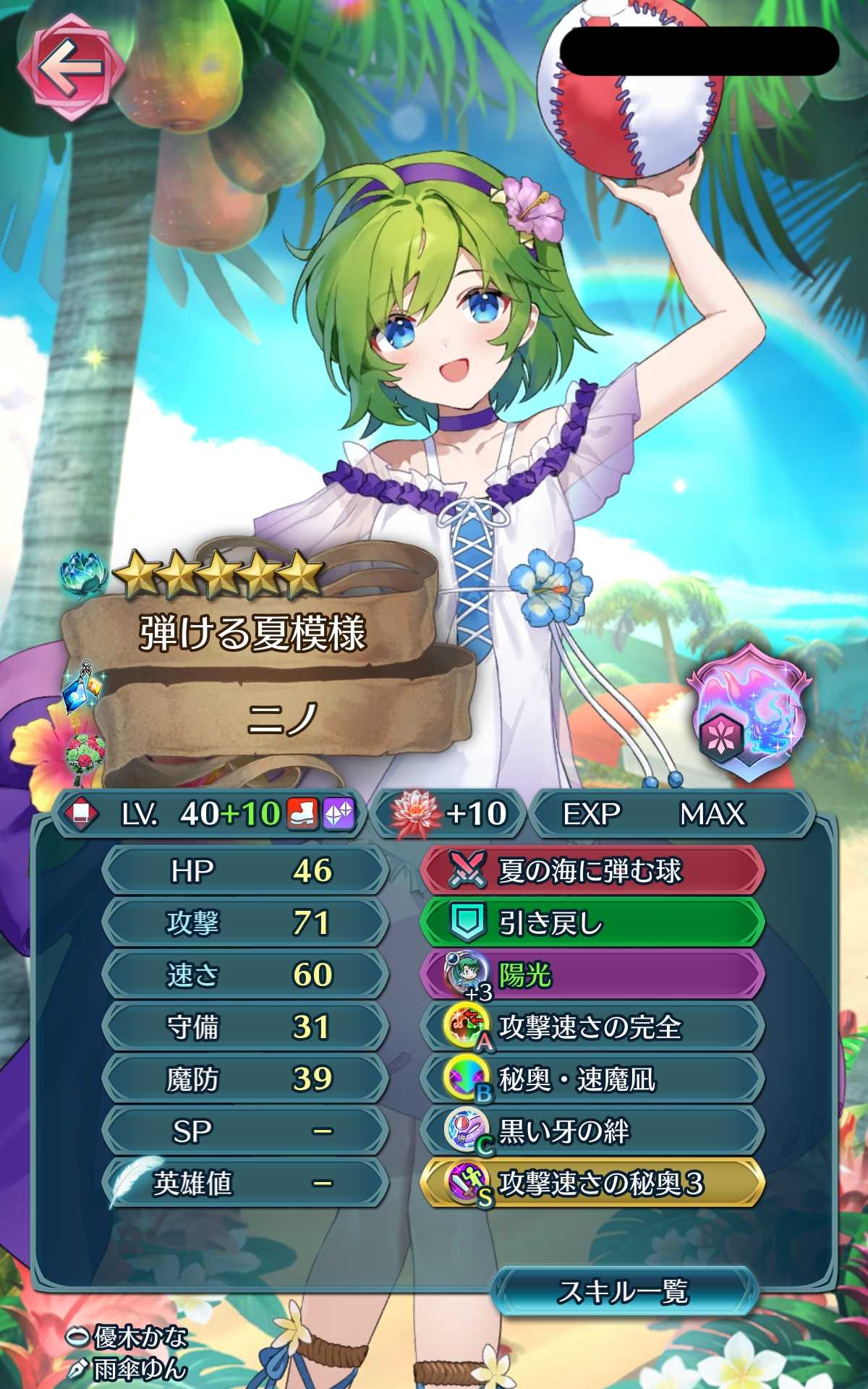Image resolution: width=868 pixels, height=1389 pixels.
Task: Tap the assist skill 引き戻し
Action: (x=591, y=923)
